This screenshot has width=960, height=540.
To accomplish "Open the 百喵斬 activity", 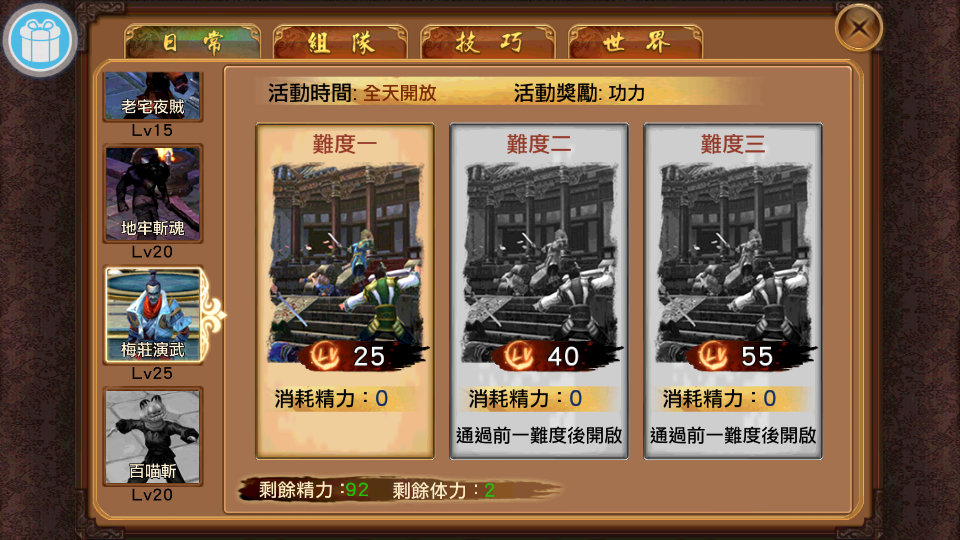I will pos(153,435).
